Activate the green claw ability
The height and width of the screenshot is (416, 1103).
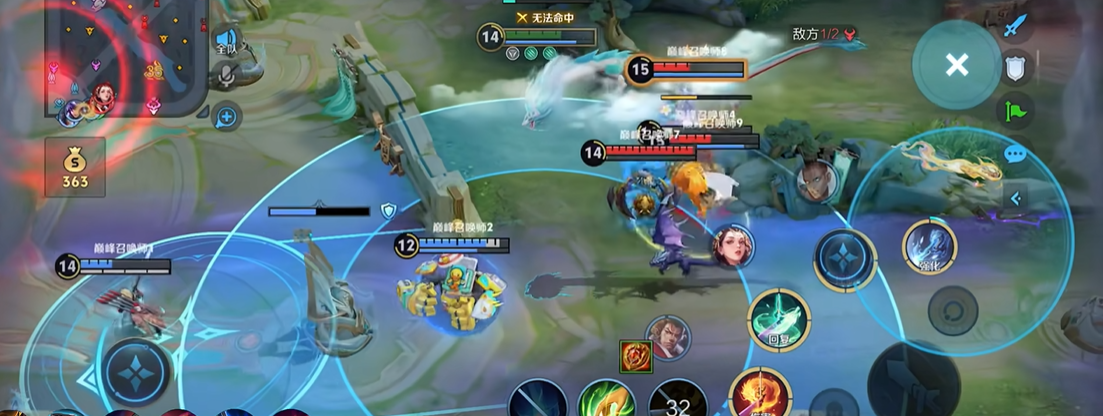pos(606,399)
